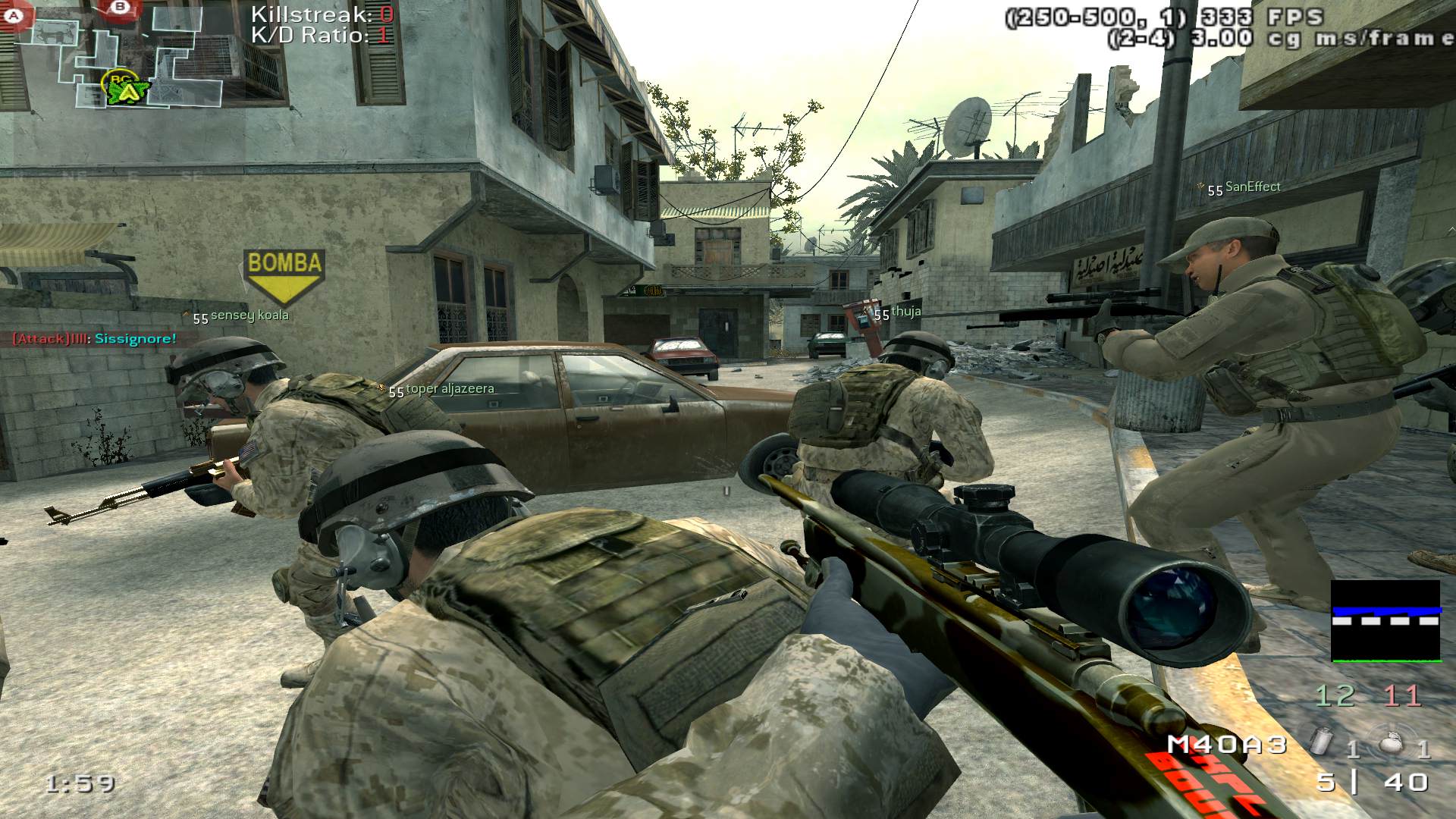
Task: Select the red bomb site B marker
Action: (x=119, y=8)
